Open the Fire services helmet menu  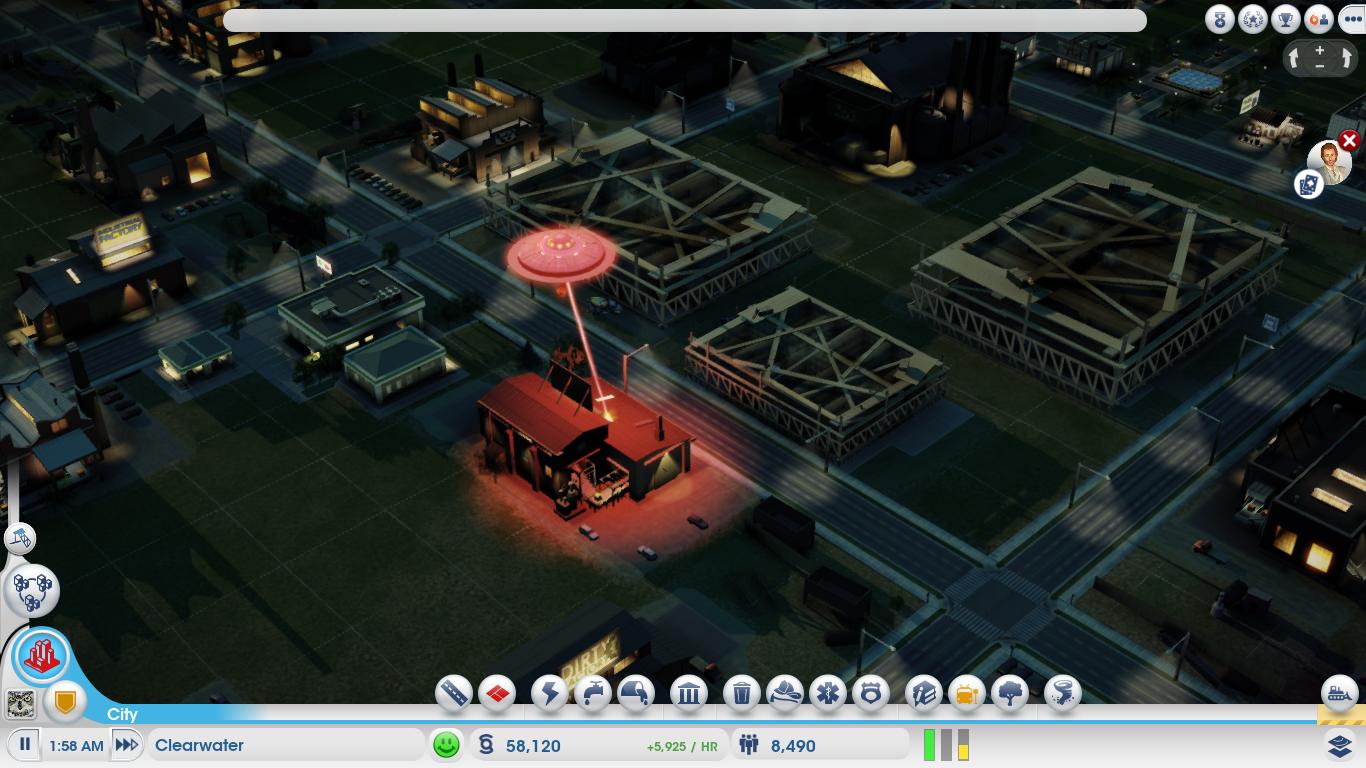tap(785, 692)
